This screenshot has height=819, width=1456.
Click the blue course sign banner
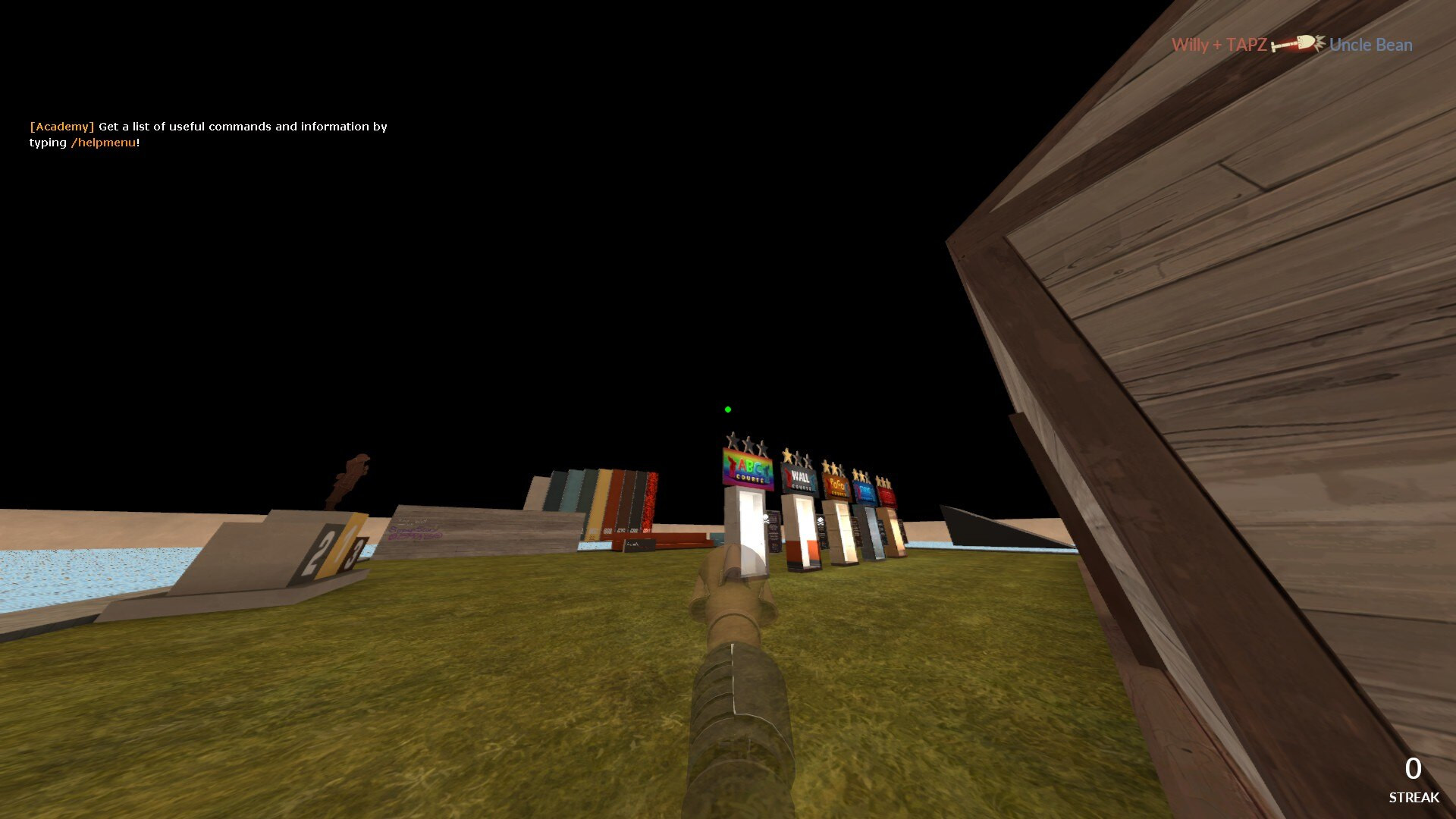[x=865, y=491]
